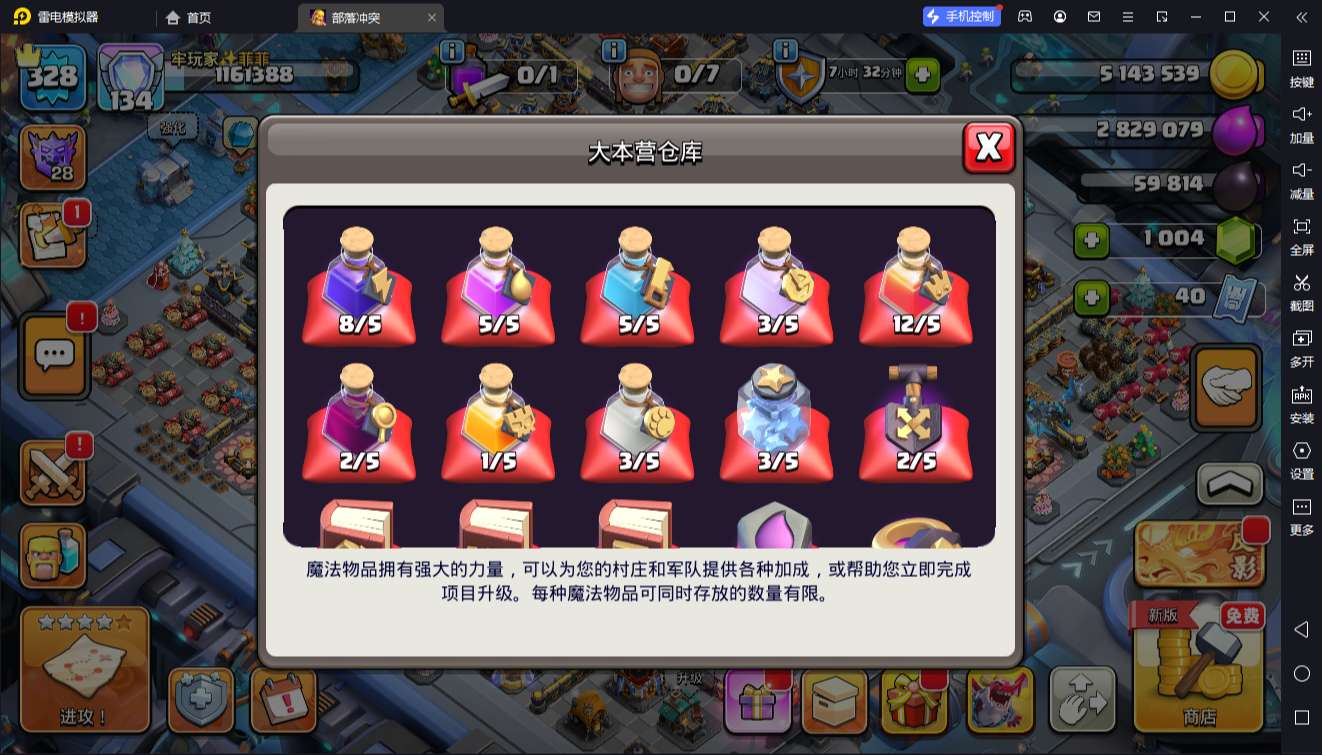Open the clan chat bubble icon

[x=52, y=357]
